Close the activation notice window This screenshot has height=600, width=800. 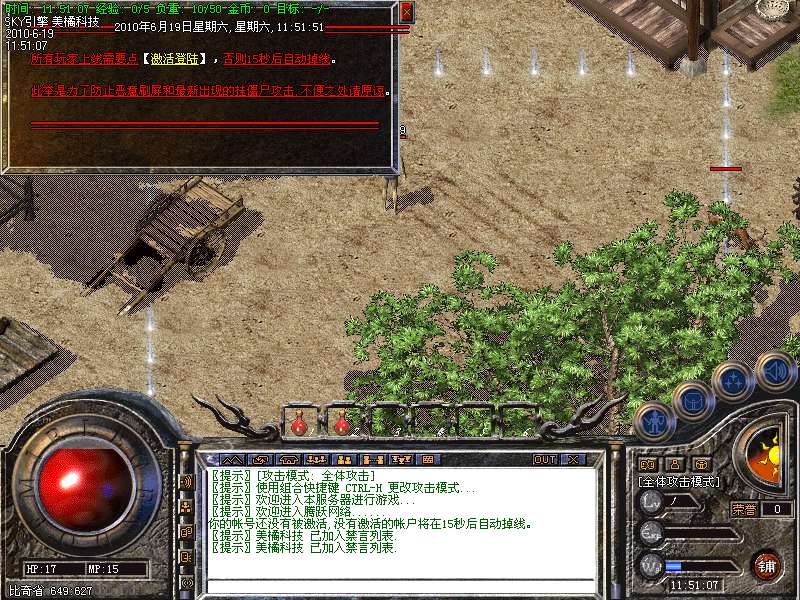406,12
